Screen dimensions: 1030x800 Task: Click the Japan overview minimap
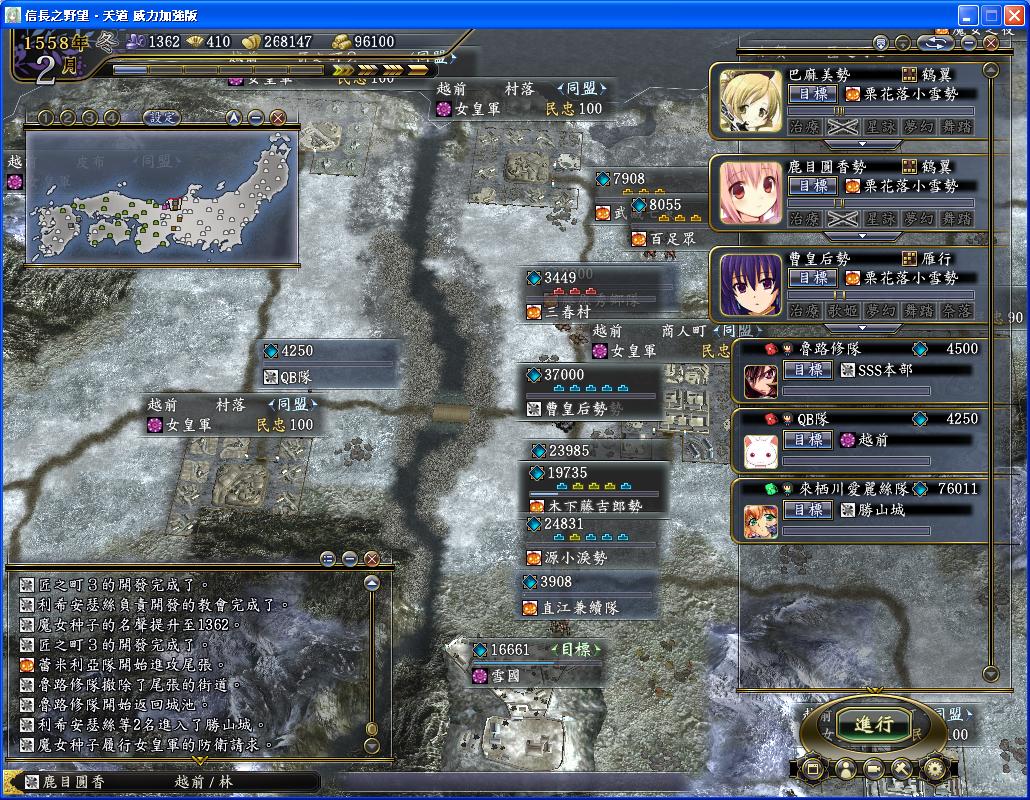[160, 196]
